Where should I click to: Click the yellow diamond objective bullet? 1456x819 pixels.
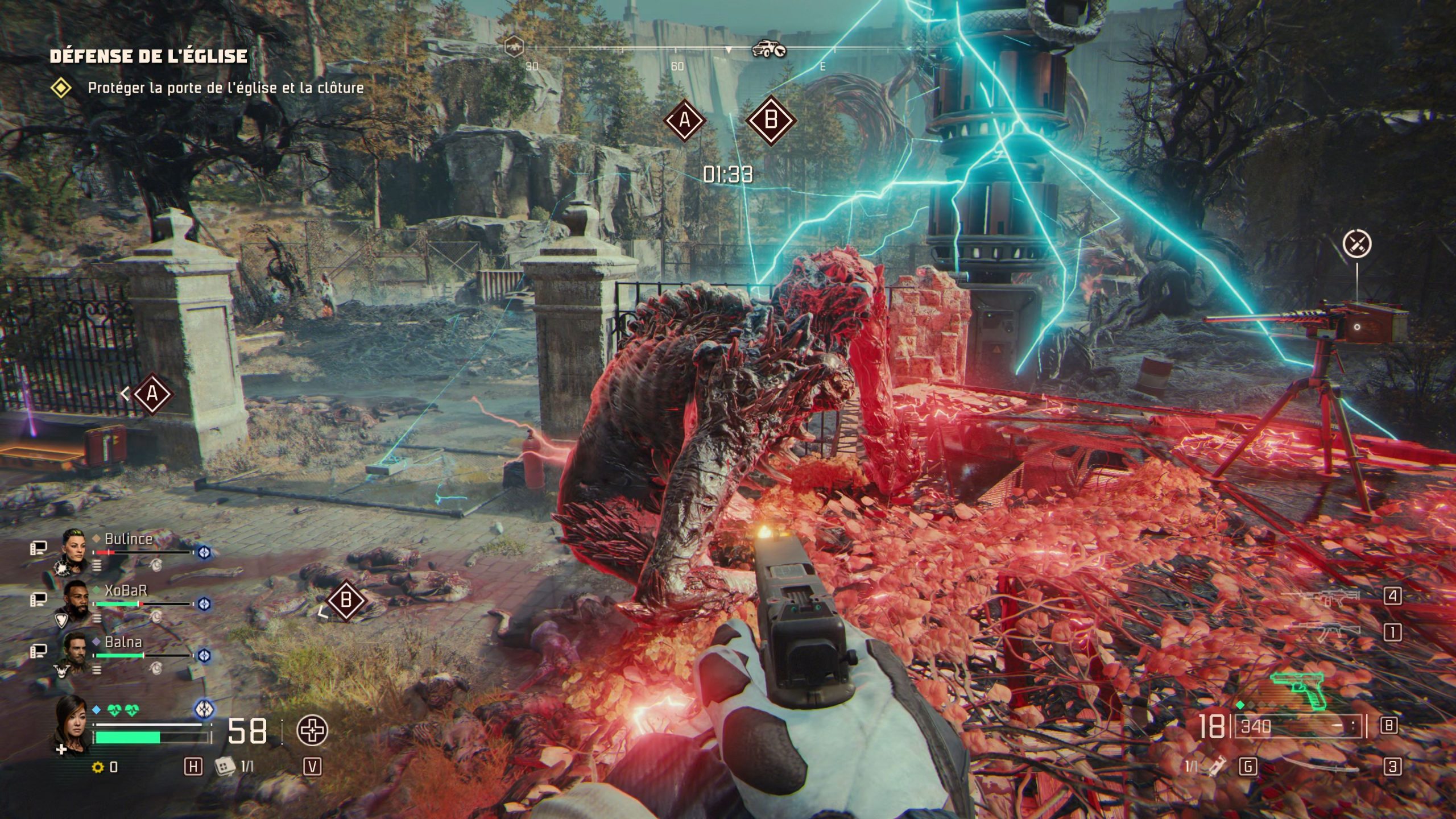tap(61, 88)
